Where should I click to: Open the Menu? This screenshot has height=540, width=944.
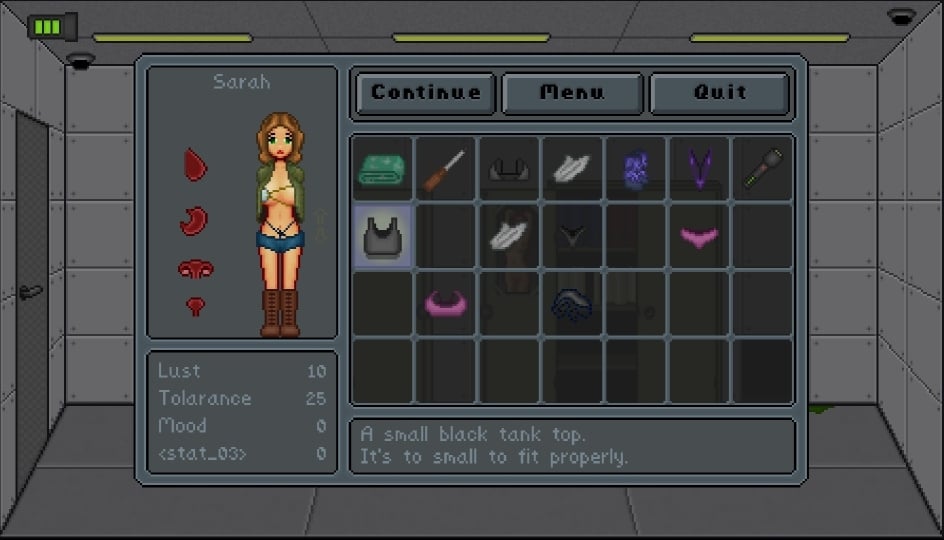[x=572, y=93]
